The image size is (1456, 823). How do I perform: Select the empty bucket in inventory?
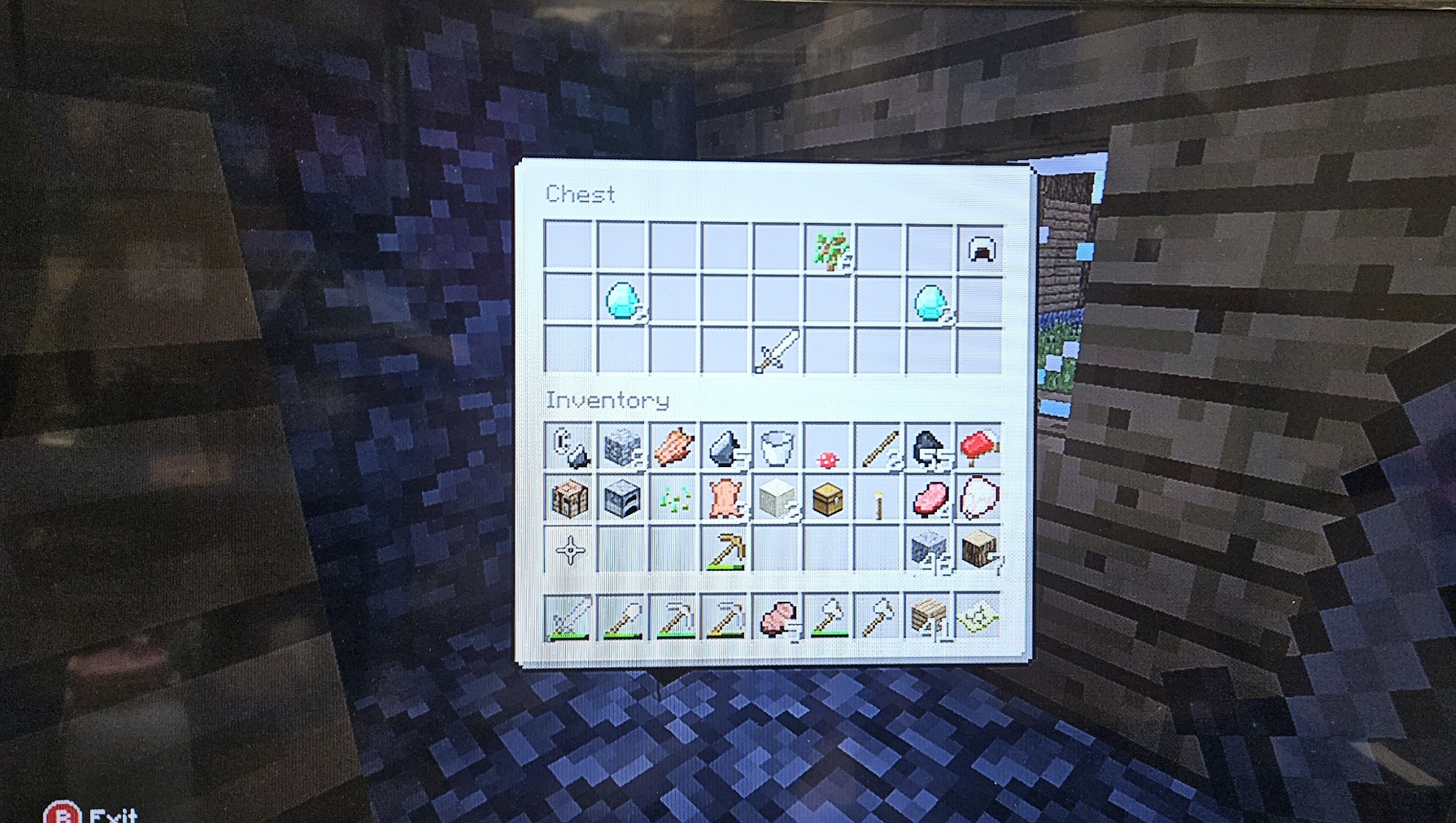coord(777,446)
